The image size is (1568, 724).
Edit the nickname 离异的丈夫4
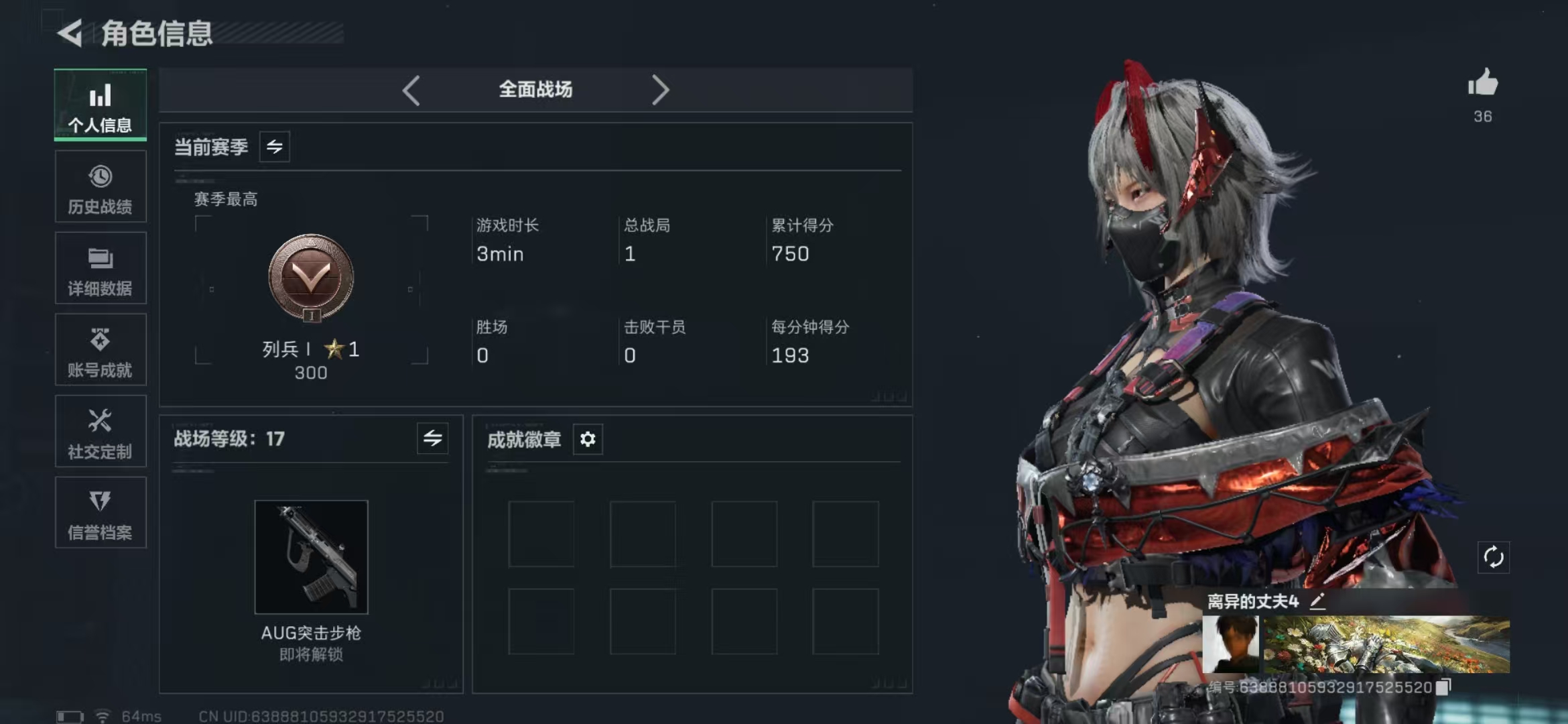[x=1317, y=601]
